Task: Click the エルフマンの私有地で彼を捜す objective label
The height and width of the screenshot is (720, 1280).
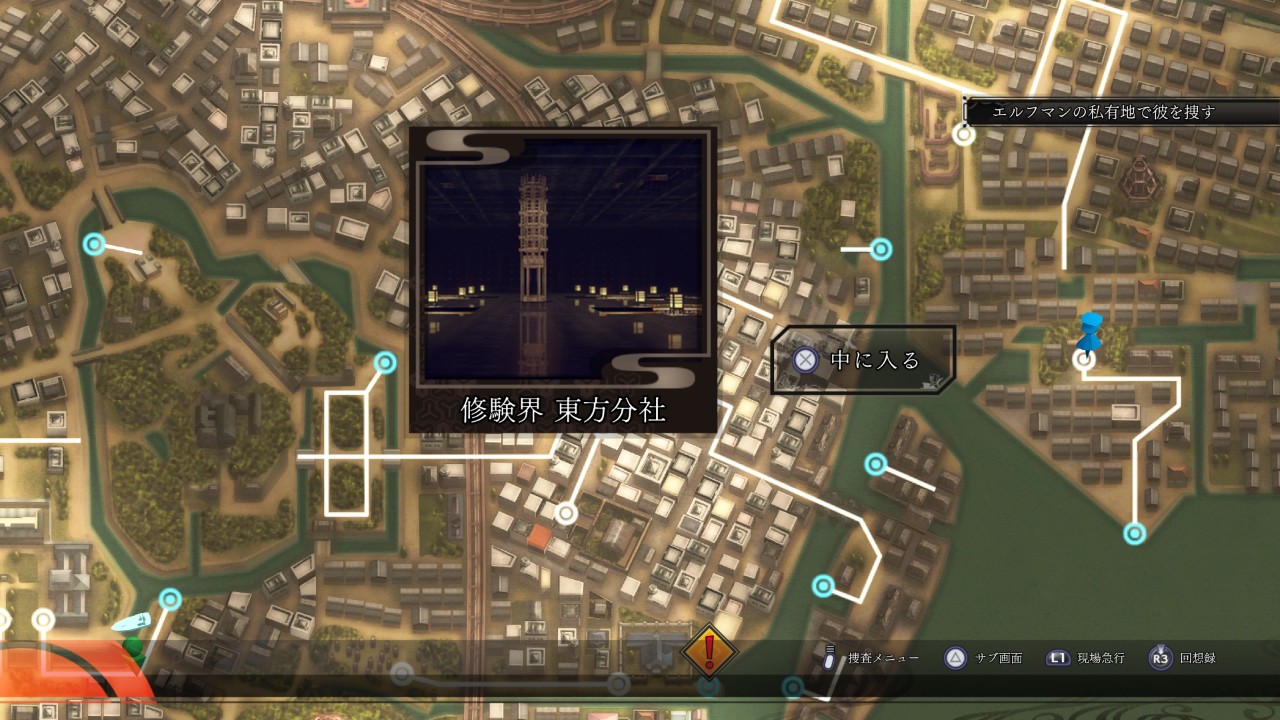Action: (x=1103, y=112)
